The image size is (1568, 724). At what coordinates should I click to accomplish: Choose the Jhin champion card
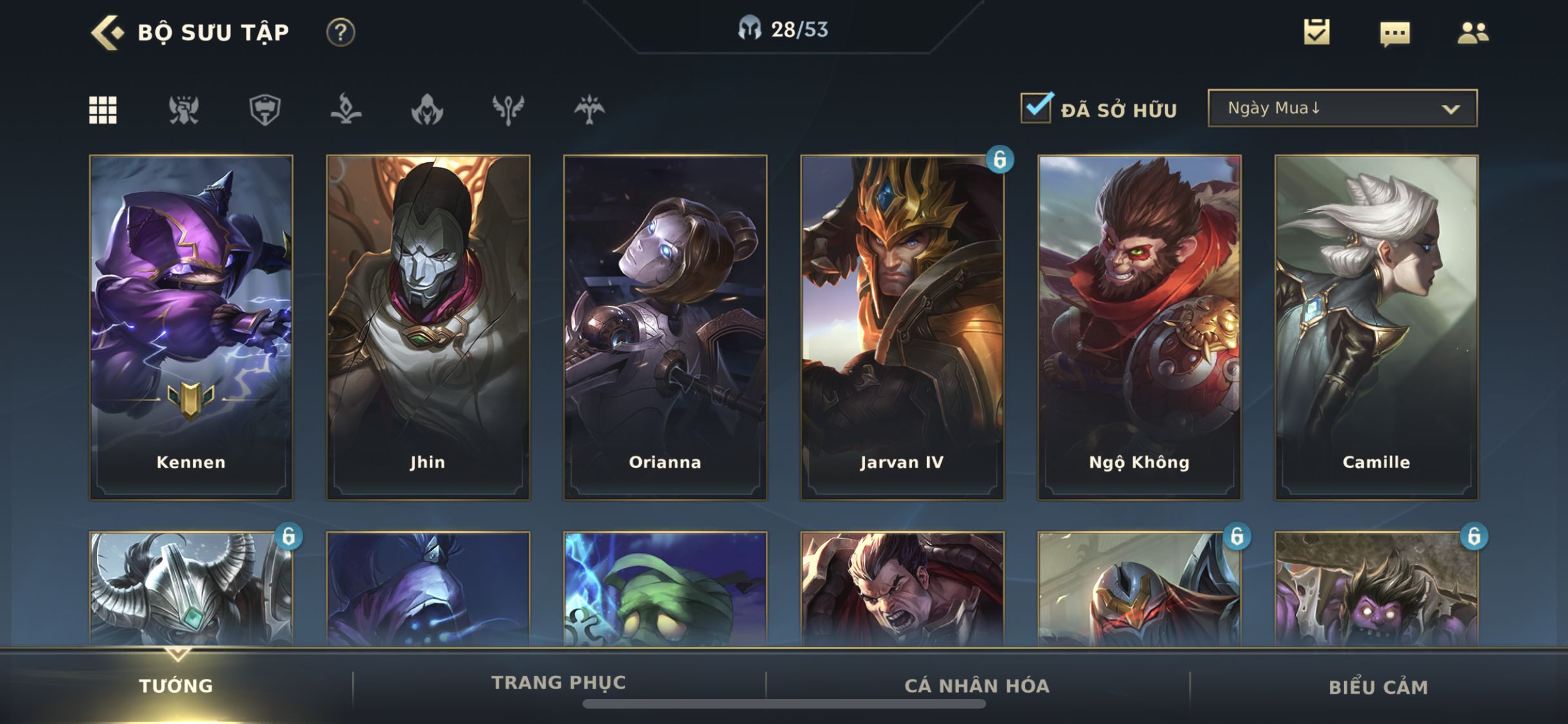tap(428, 327)
